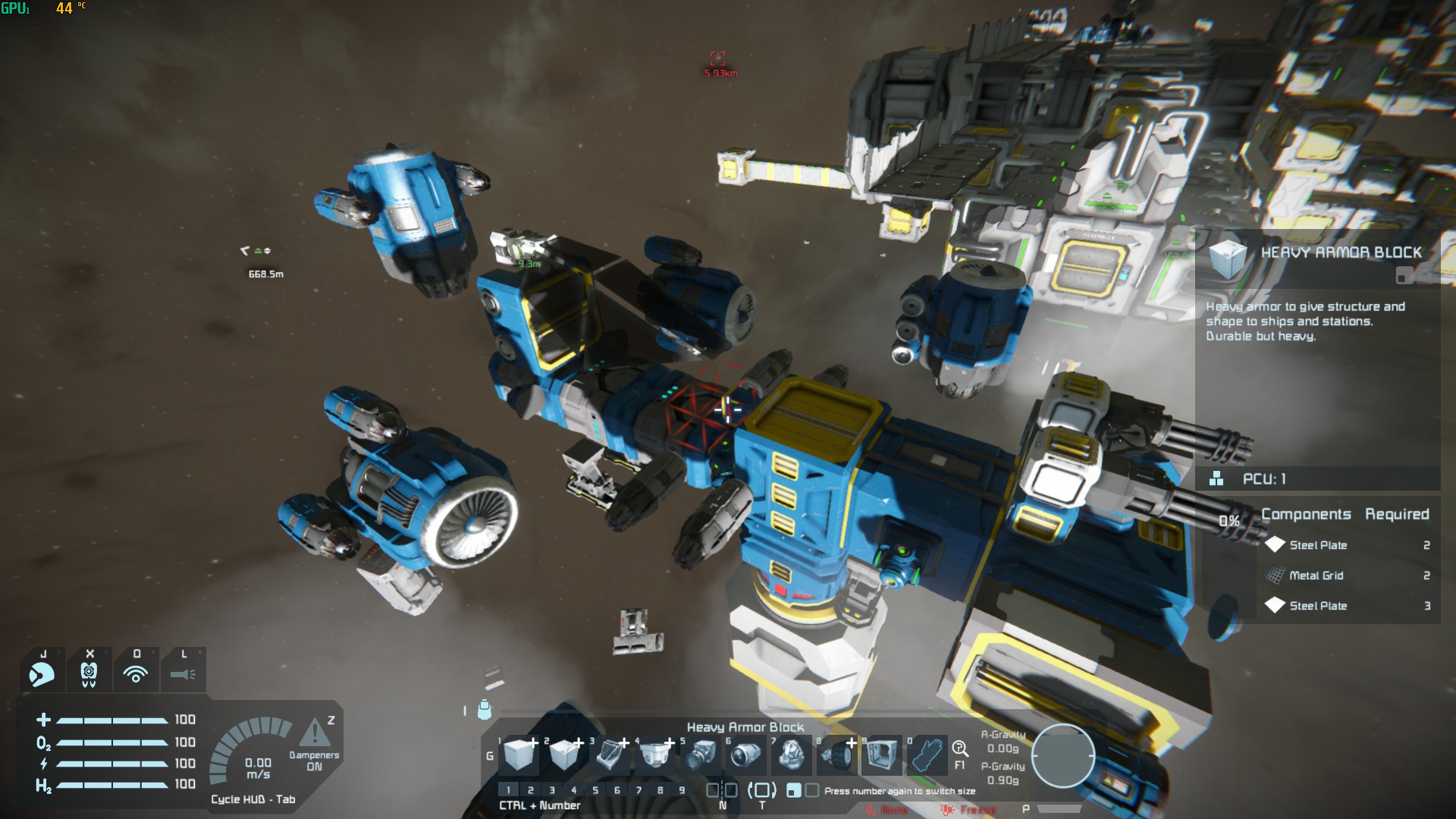Screen dimensions: 1456x819
Task: Toggle the Dampeners warning icon
Action: click(313, 734)
